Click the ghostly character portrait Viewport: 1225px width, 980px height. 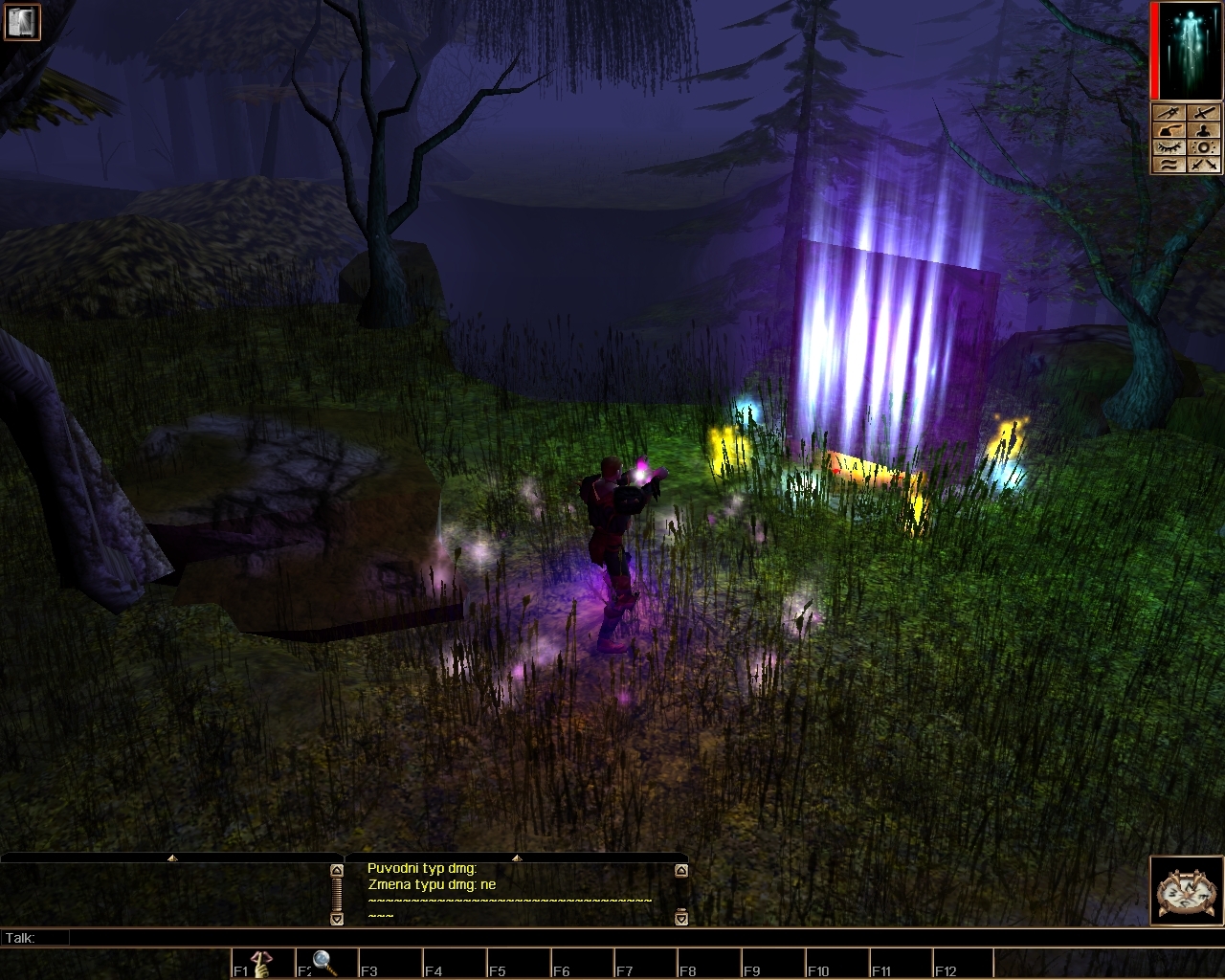click(1188, 51)
